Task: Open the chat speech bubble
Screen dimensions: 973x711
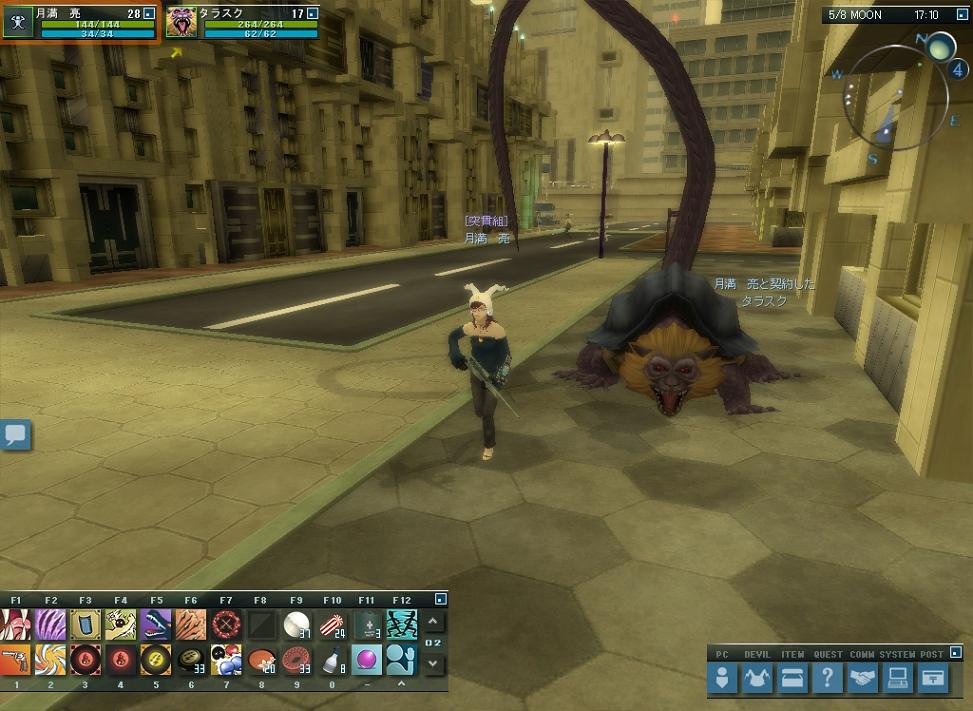Action: click(16, 435)
